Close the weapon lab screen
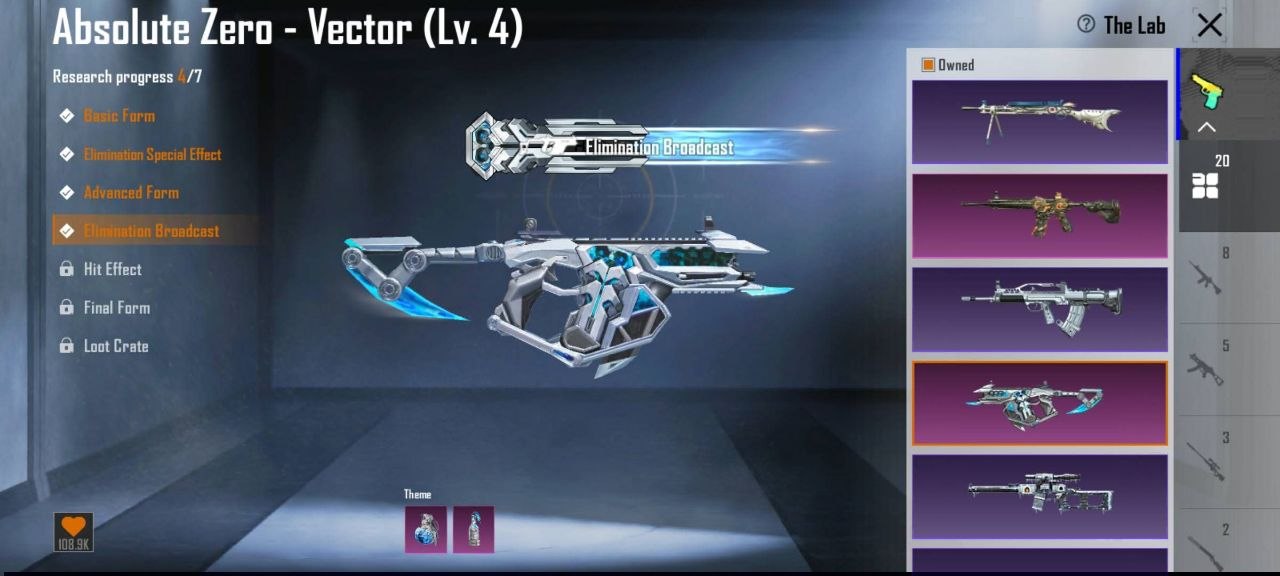The width and height of the screenshot is (1280, 576). point(1209,25)
